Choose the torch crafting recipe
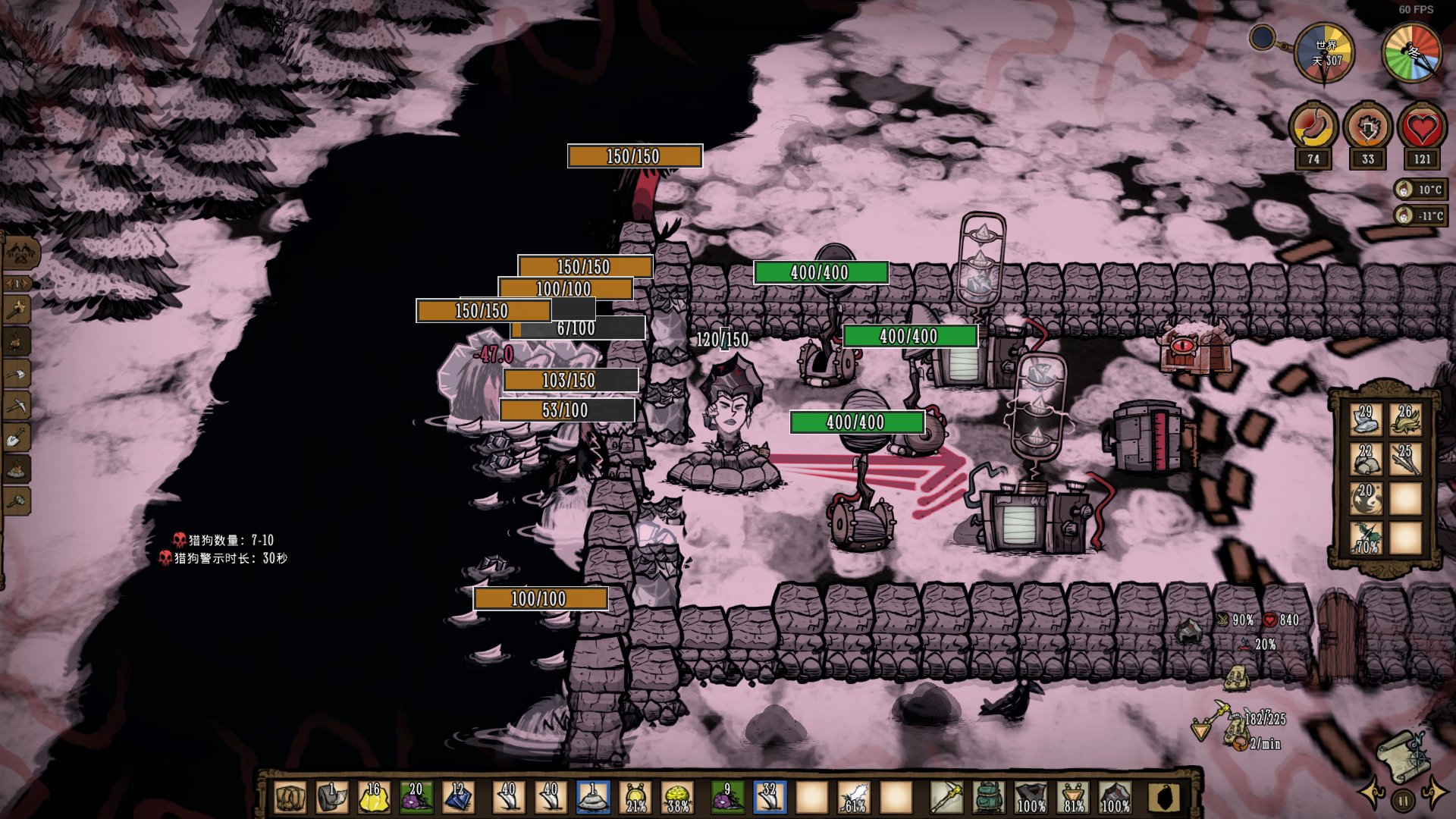The image size is (1456, 819). [x=17, y=308]
